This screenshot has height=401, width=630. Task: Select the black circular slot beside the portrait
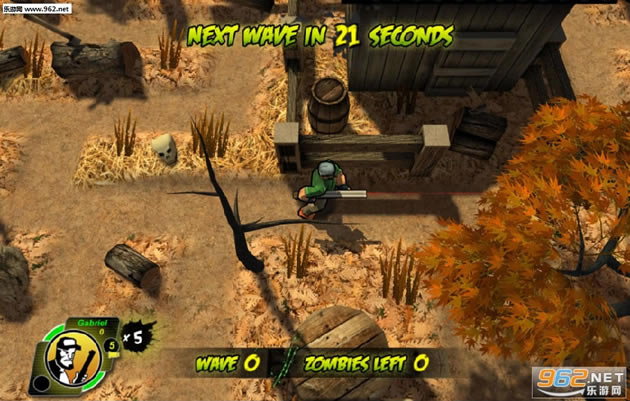[x=40, y=383]
